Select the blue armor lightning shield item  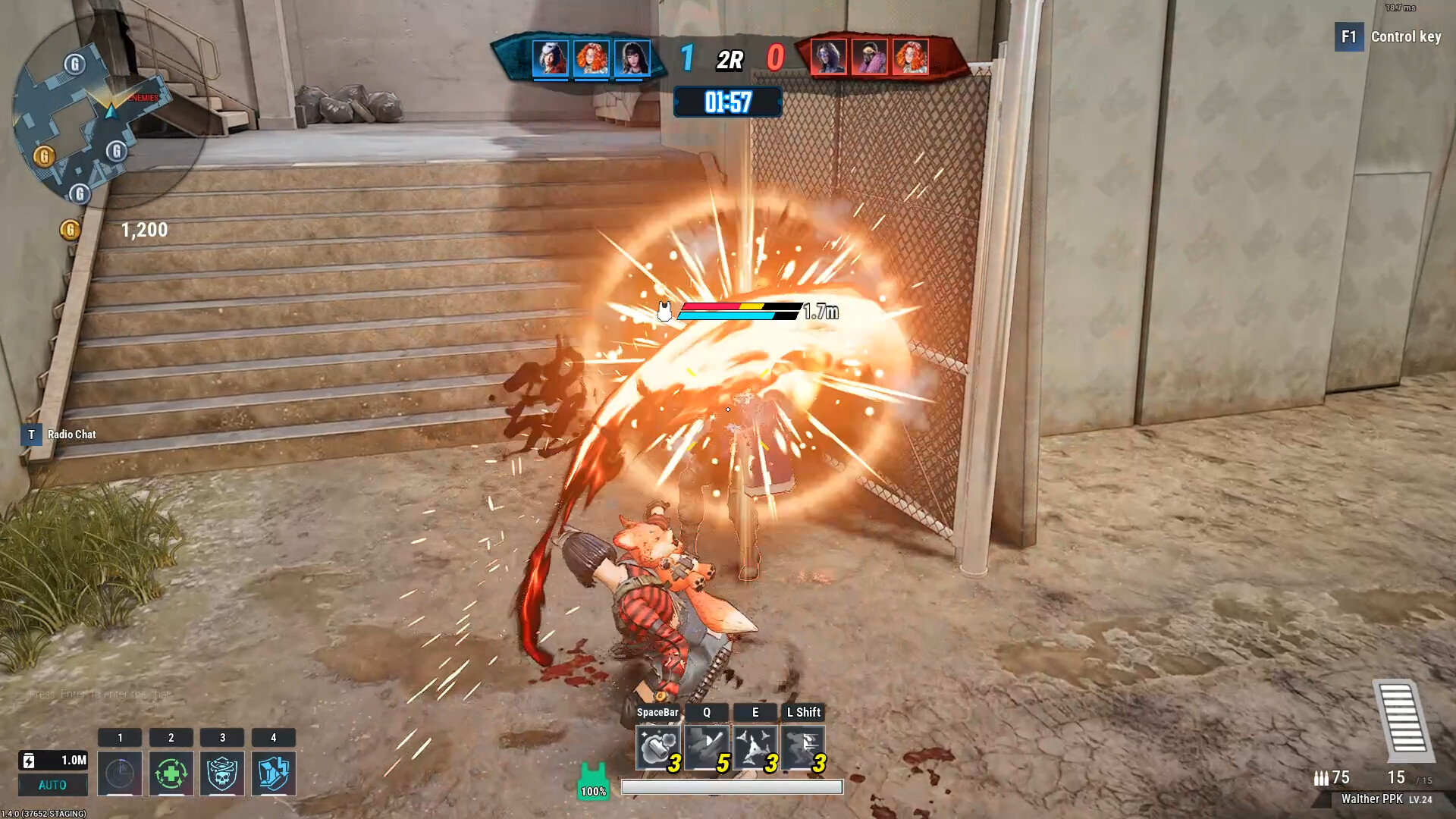[x=273, y=773]
